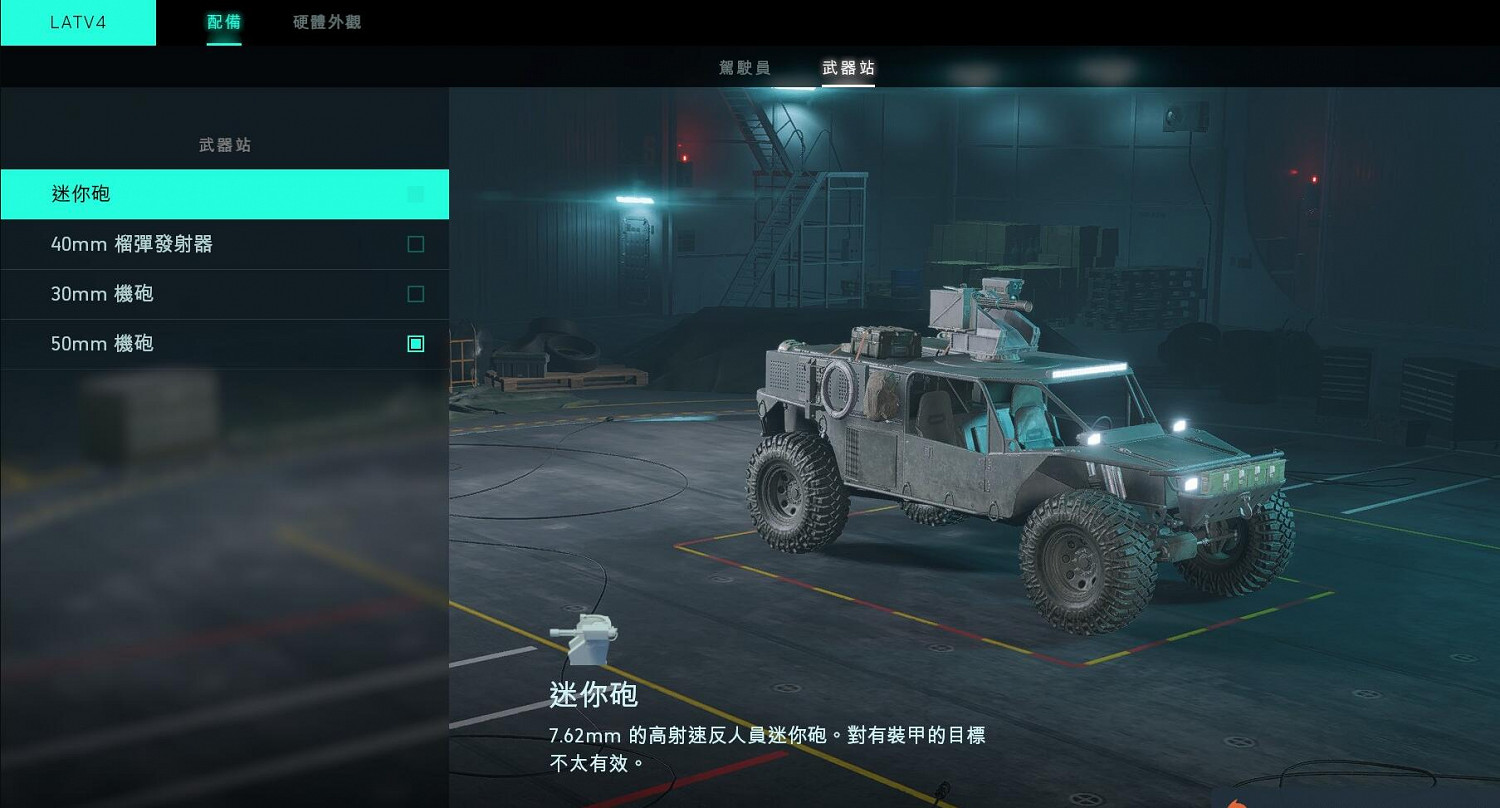Screen dimensions: 1500x808
Task: Select the 40mm 榴彈發射器 list entry
Action: tap(150, 244)
